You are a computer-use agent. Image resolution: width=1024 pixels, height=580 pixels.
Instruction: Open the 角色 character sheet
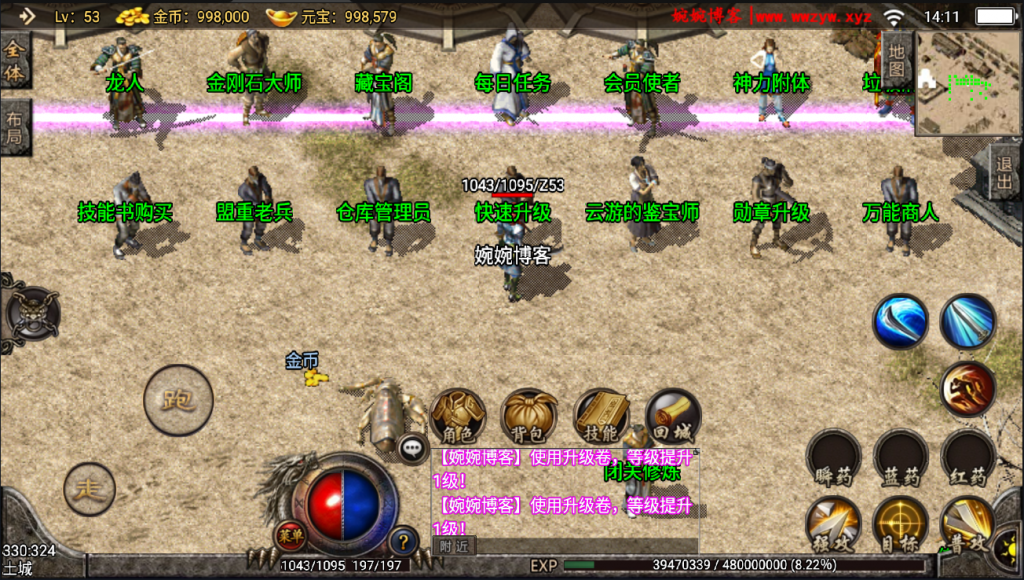[458, 416]
